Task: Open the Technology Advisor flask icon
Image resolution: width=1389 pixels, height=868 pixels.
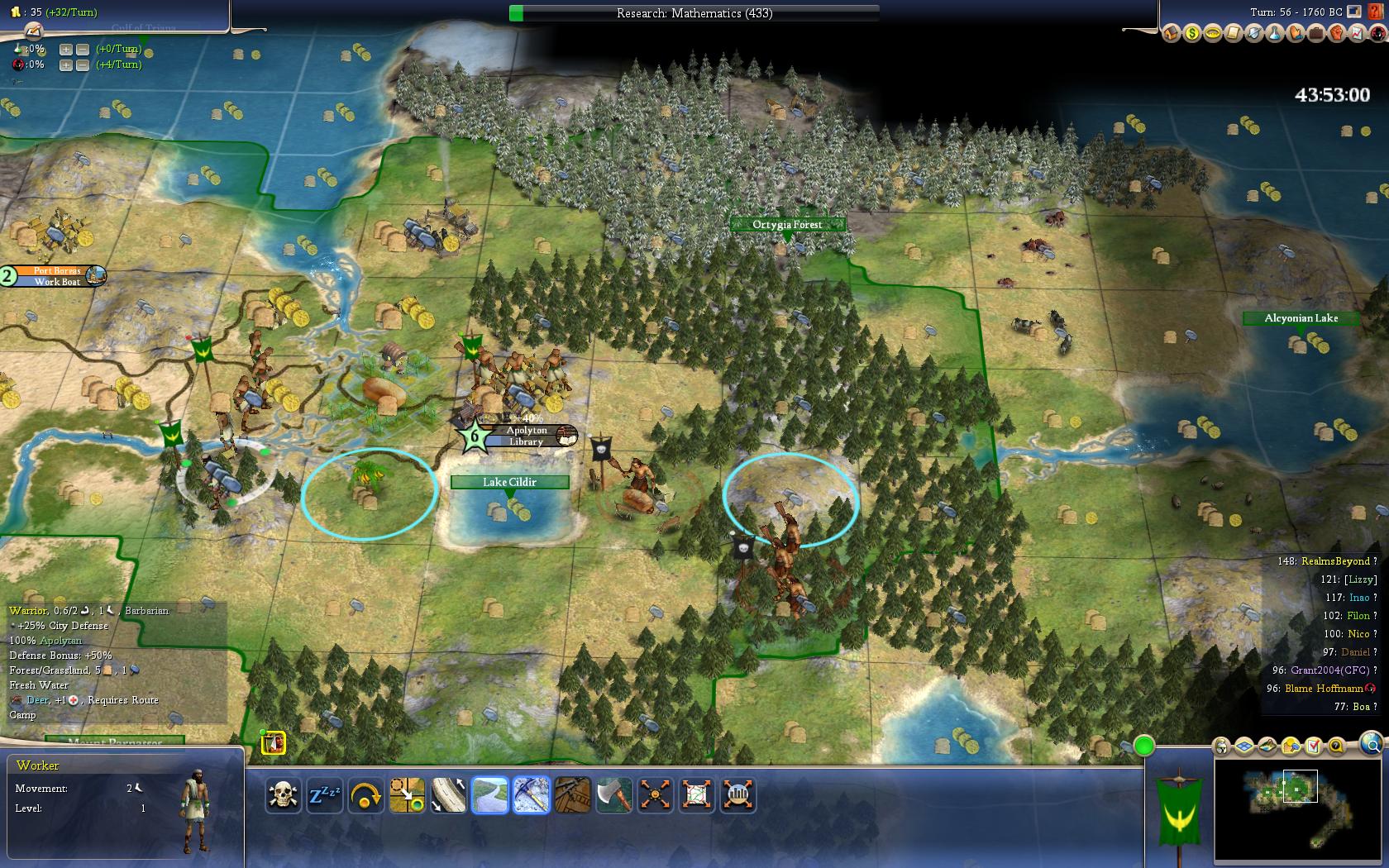Action: [x=1274, y=34]
